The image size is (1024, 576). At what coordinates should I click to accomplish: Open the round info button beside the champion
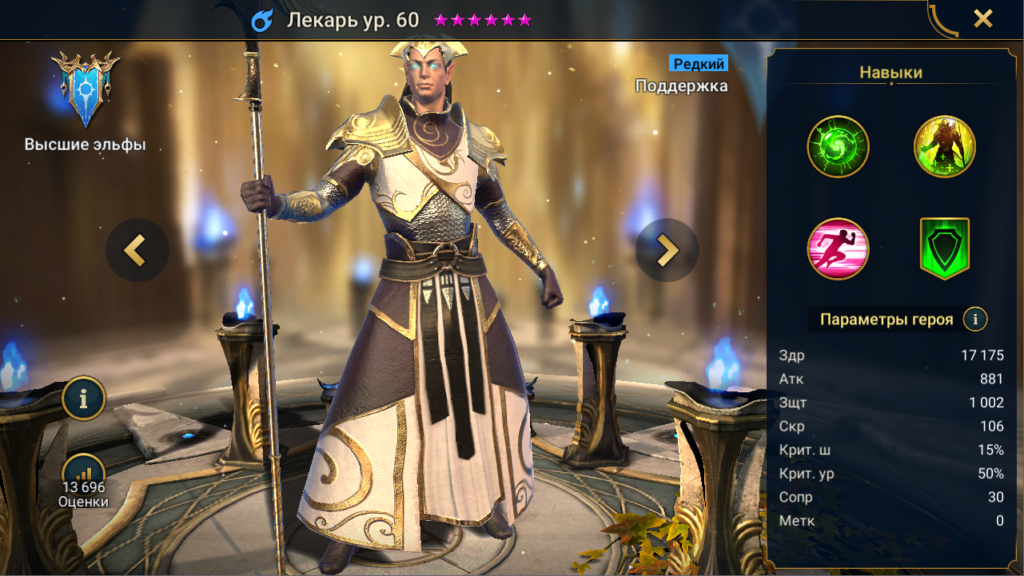pos(84,399)
